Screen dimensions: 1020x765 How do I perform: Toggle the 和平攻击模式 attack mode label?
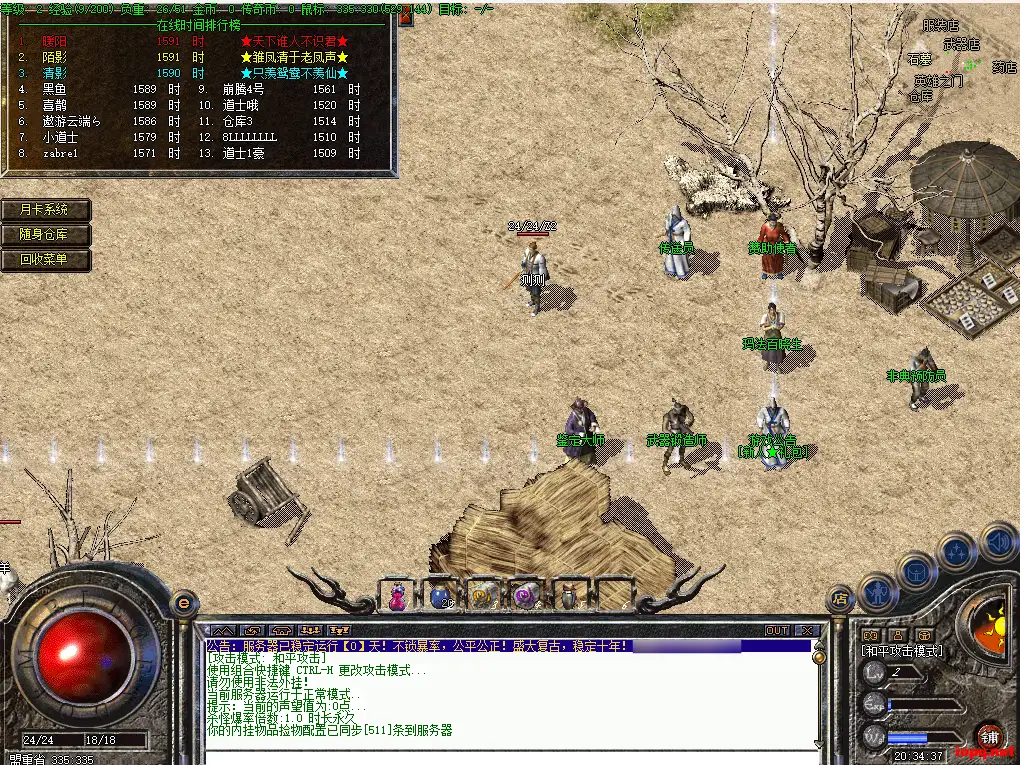click(x=902, y=651)
